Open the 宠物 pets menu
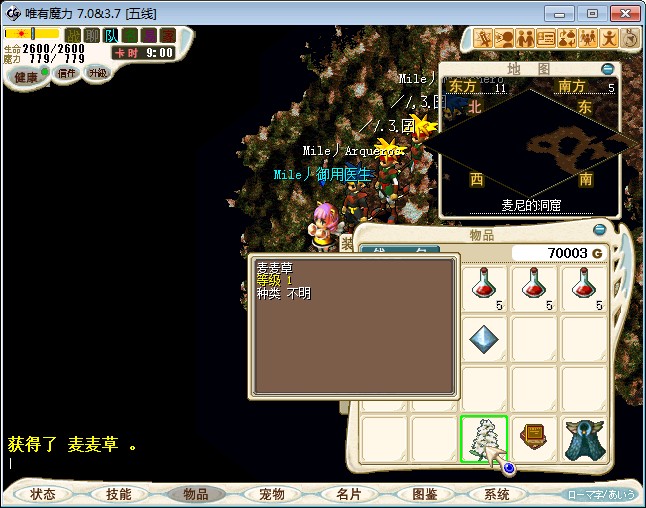The height and width of the screenshot is (508, 646). click(271, 494)
